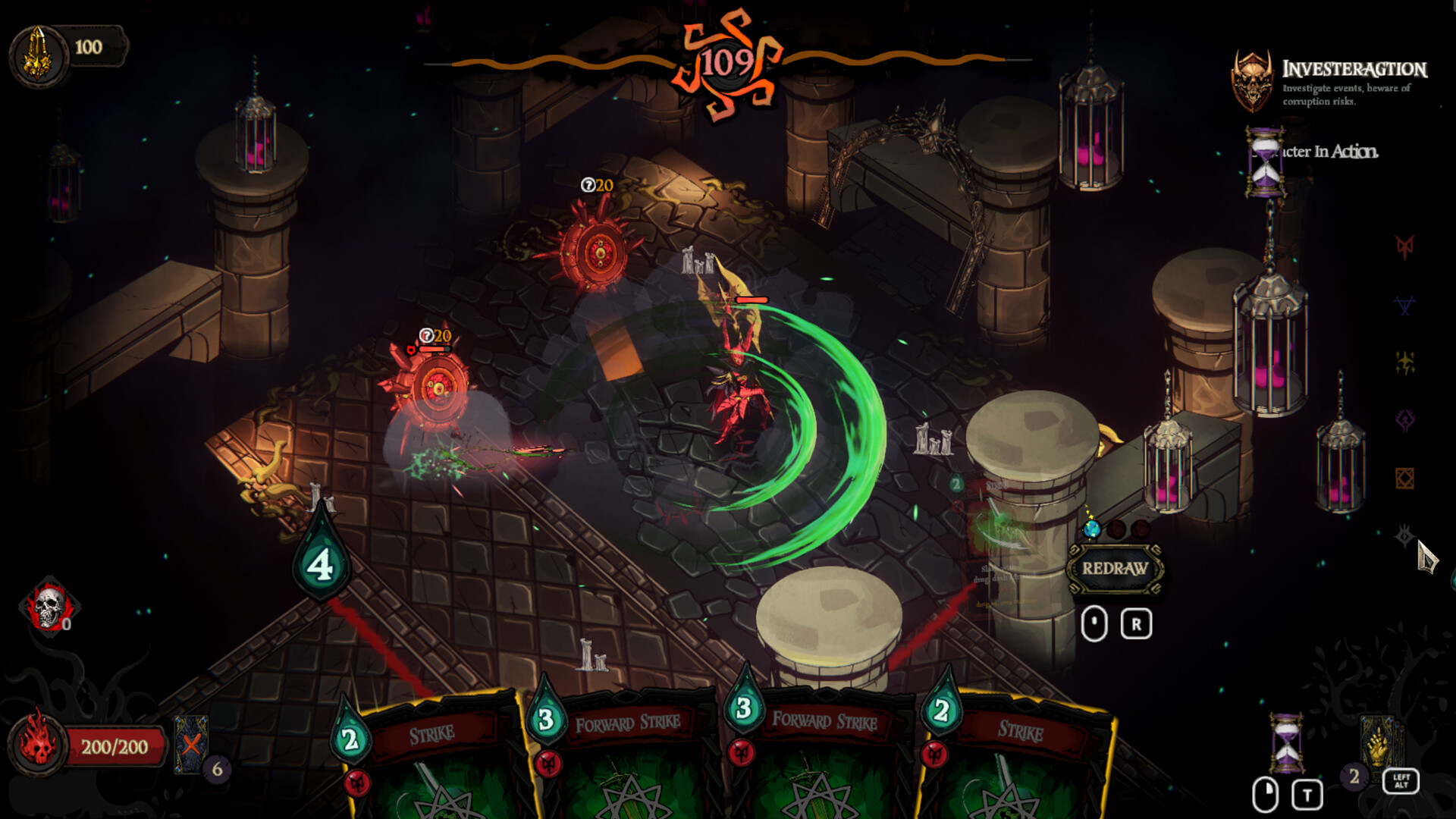The width and height of the screenshot is (1456, 819).
Task: Click the orange diamond-square rune icon
Action: (x=1404, y=476)
